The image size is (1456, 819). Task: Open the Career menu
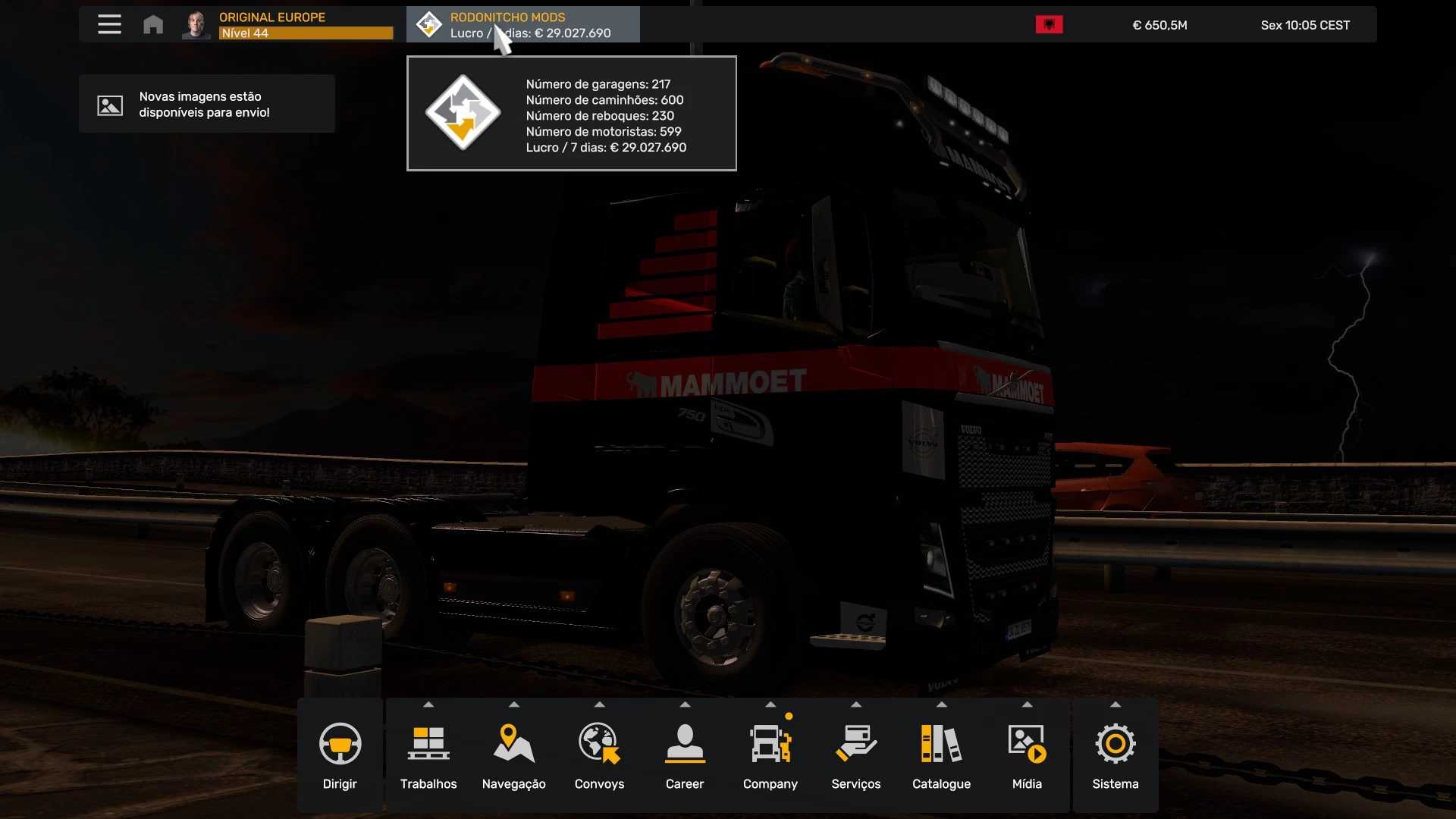click(685, 755)
